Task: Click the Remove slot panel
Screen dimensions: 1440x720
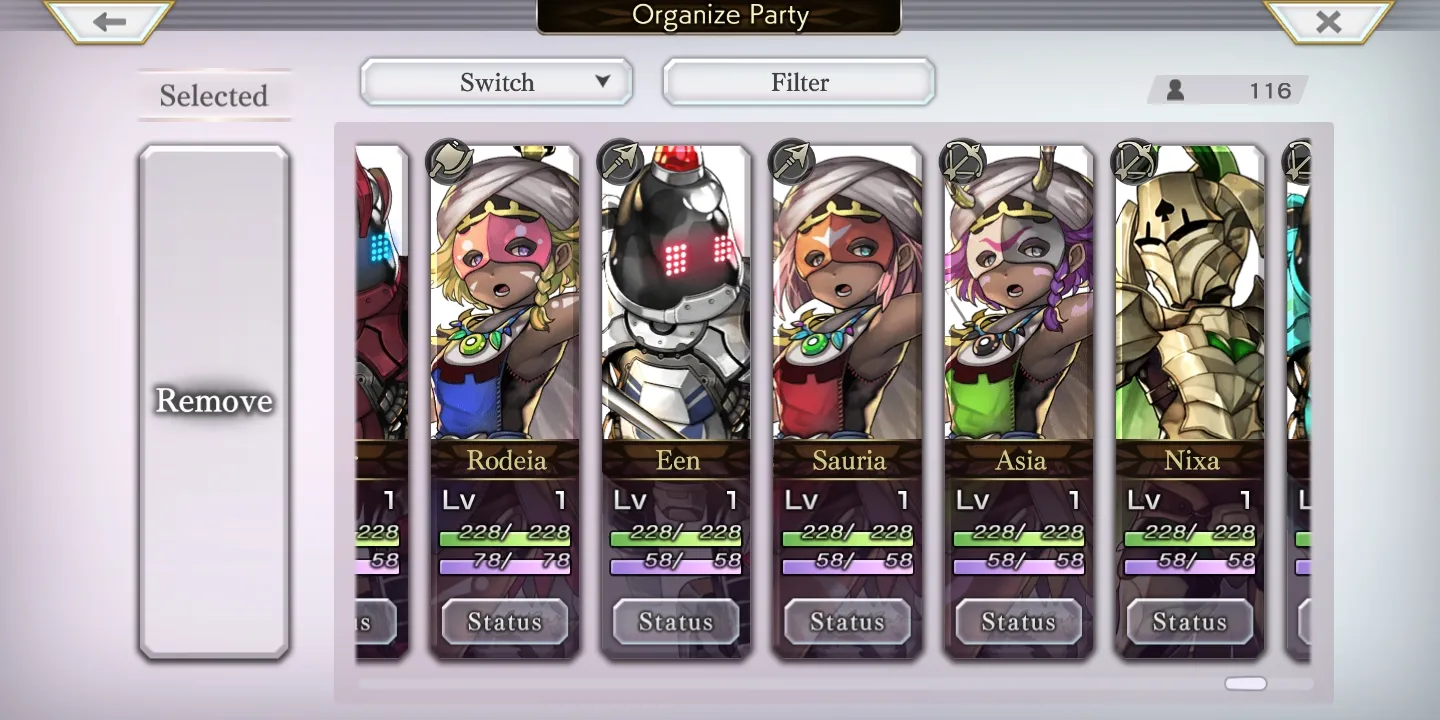Action: point(214,401)
